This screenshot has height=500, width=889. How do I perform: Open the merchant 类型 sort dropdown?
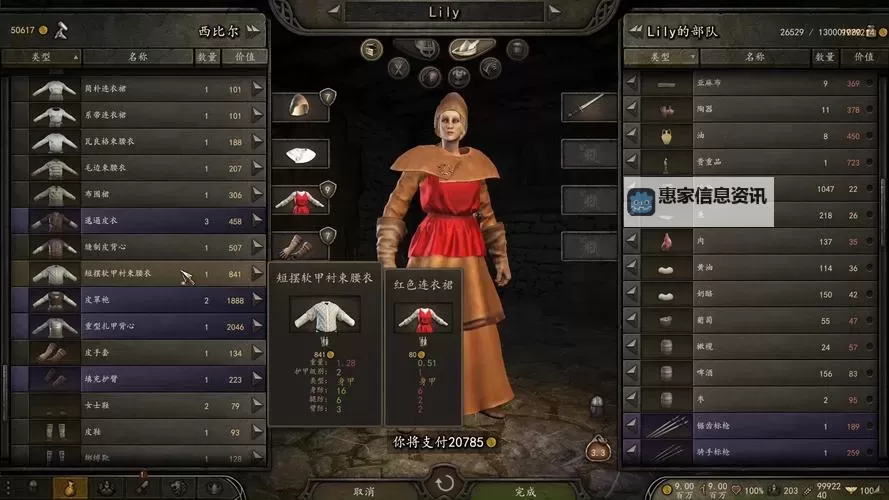pyautogui.click(x=43, y=57)
